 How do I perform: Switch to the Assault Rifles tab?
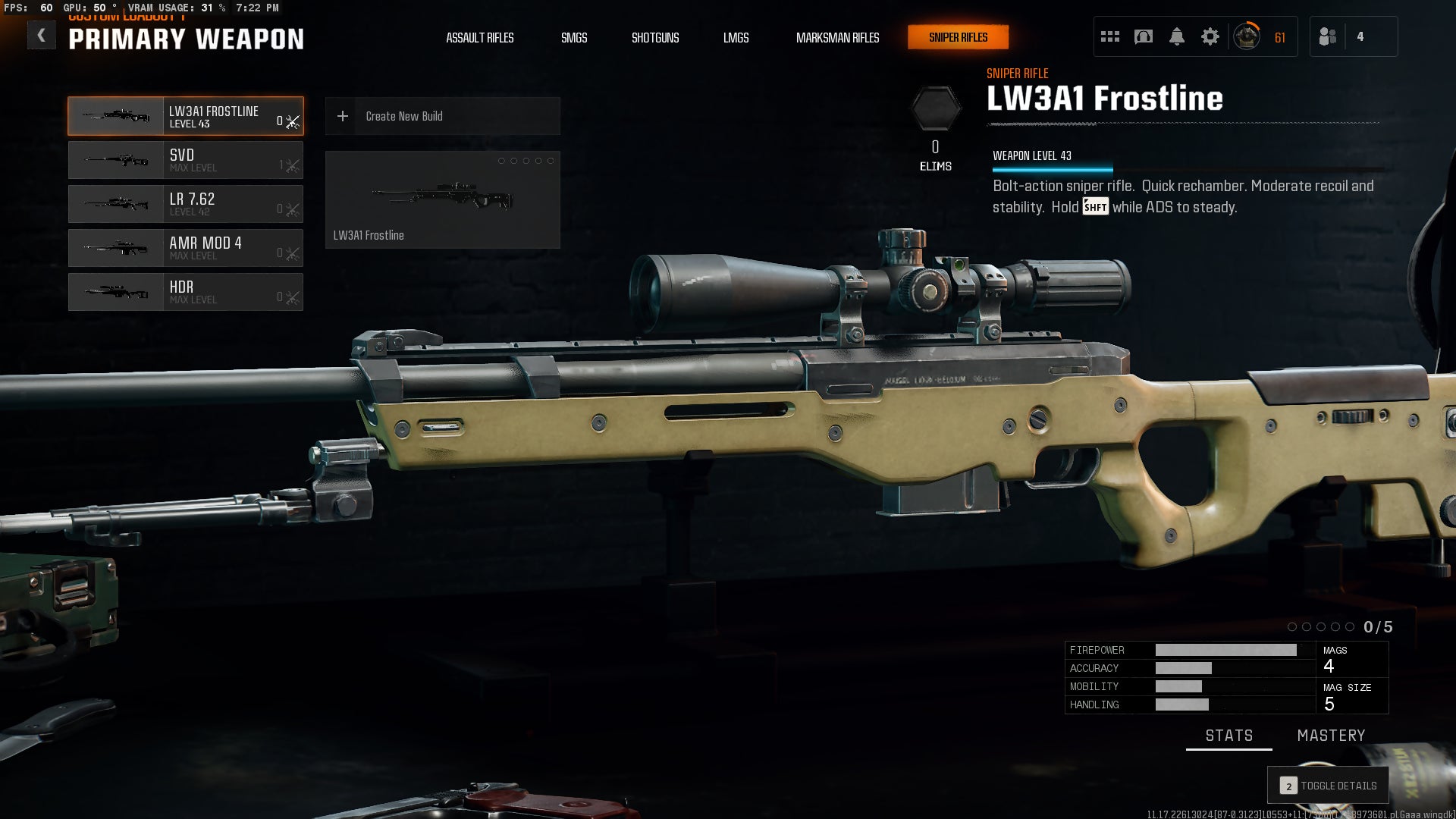pos(479,37)
